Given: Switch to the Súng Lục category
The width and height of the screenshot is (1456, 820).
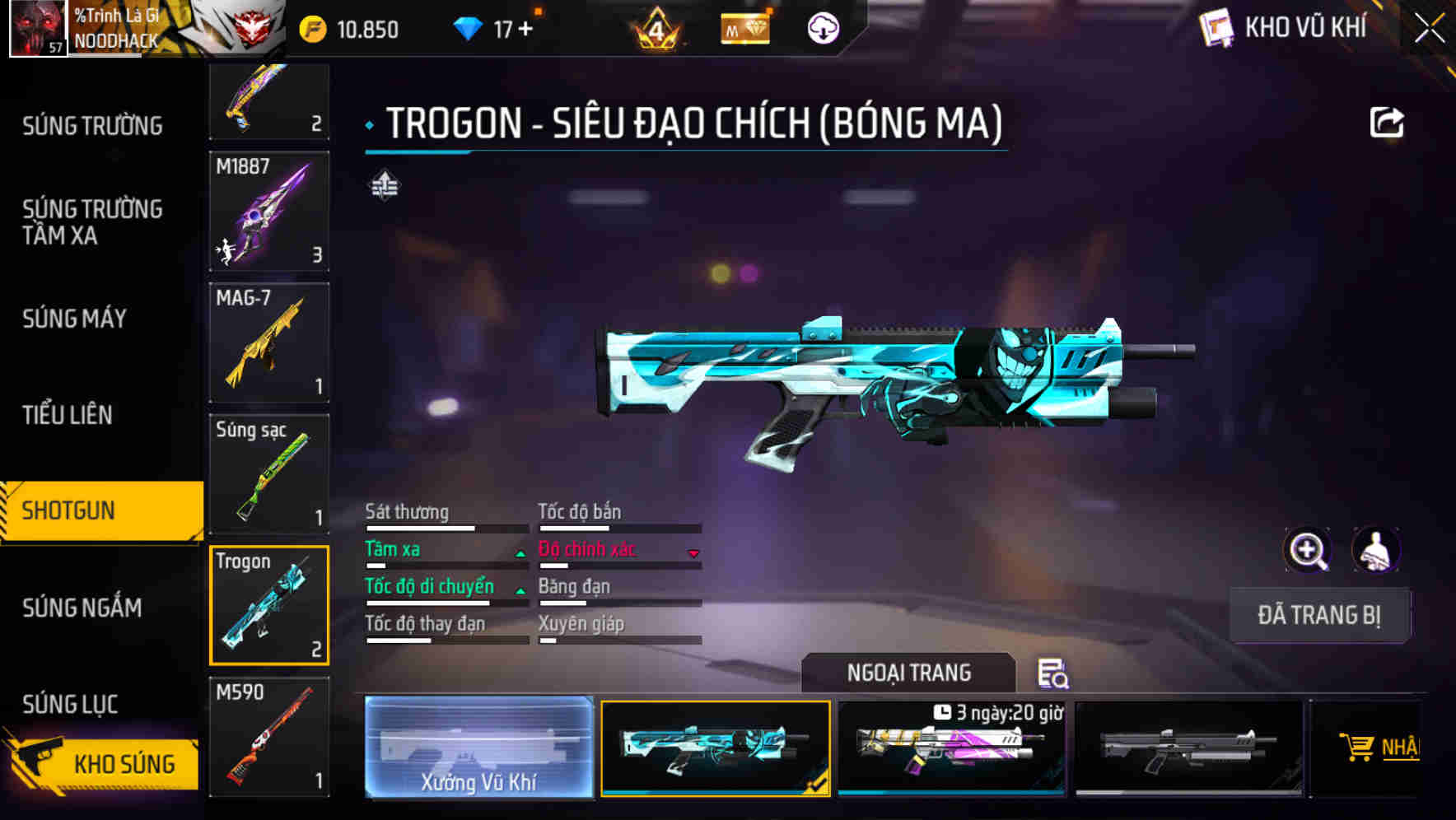Looking at the screenshot, I should [x=70, y=704].
